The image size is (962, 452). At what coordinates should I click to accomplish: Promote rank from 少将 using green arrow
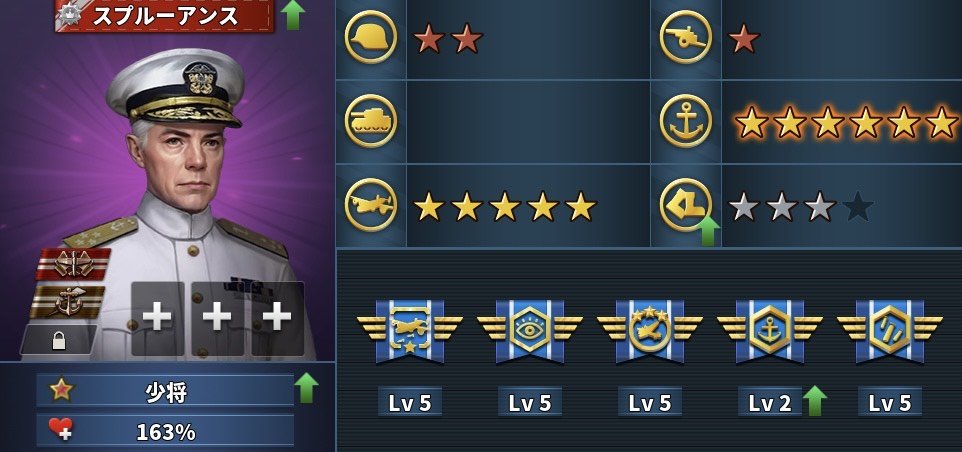(x=306, y=388)
